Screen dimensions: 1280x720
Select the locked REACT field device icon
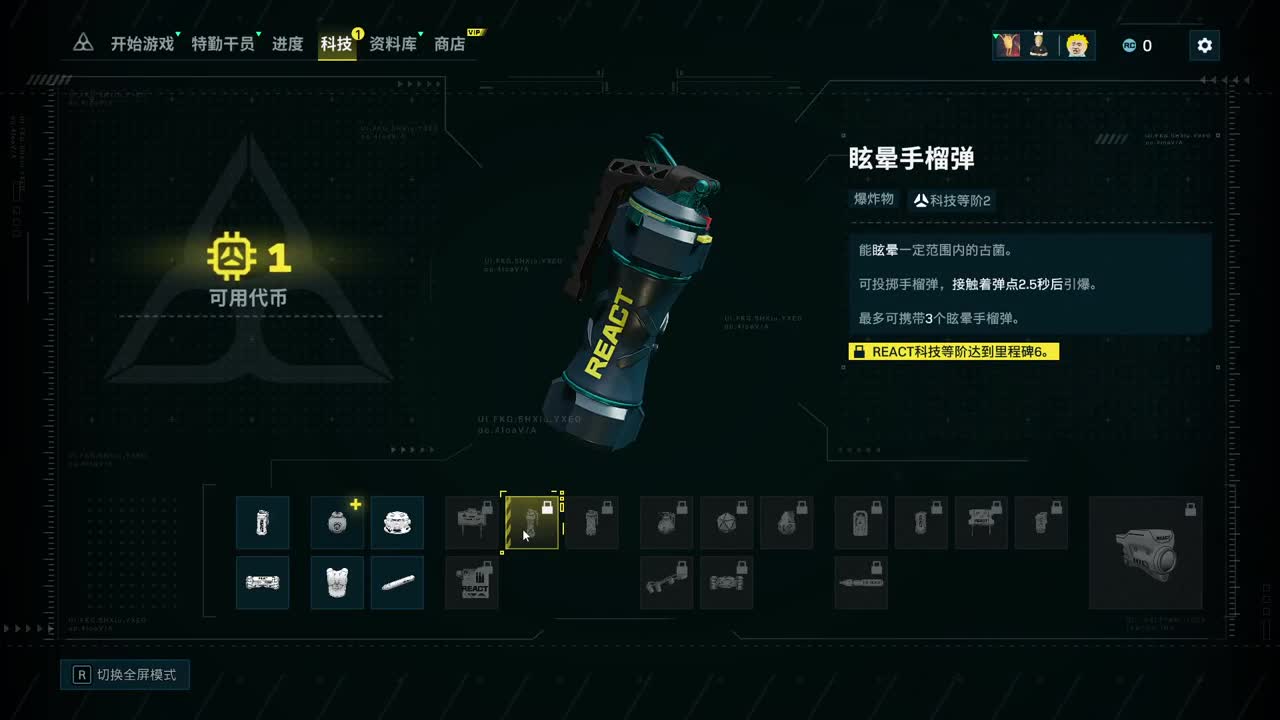[x=471, y=582]
